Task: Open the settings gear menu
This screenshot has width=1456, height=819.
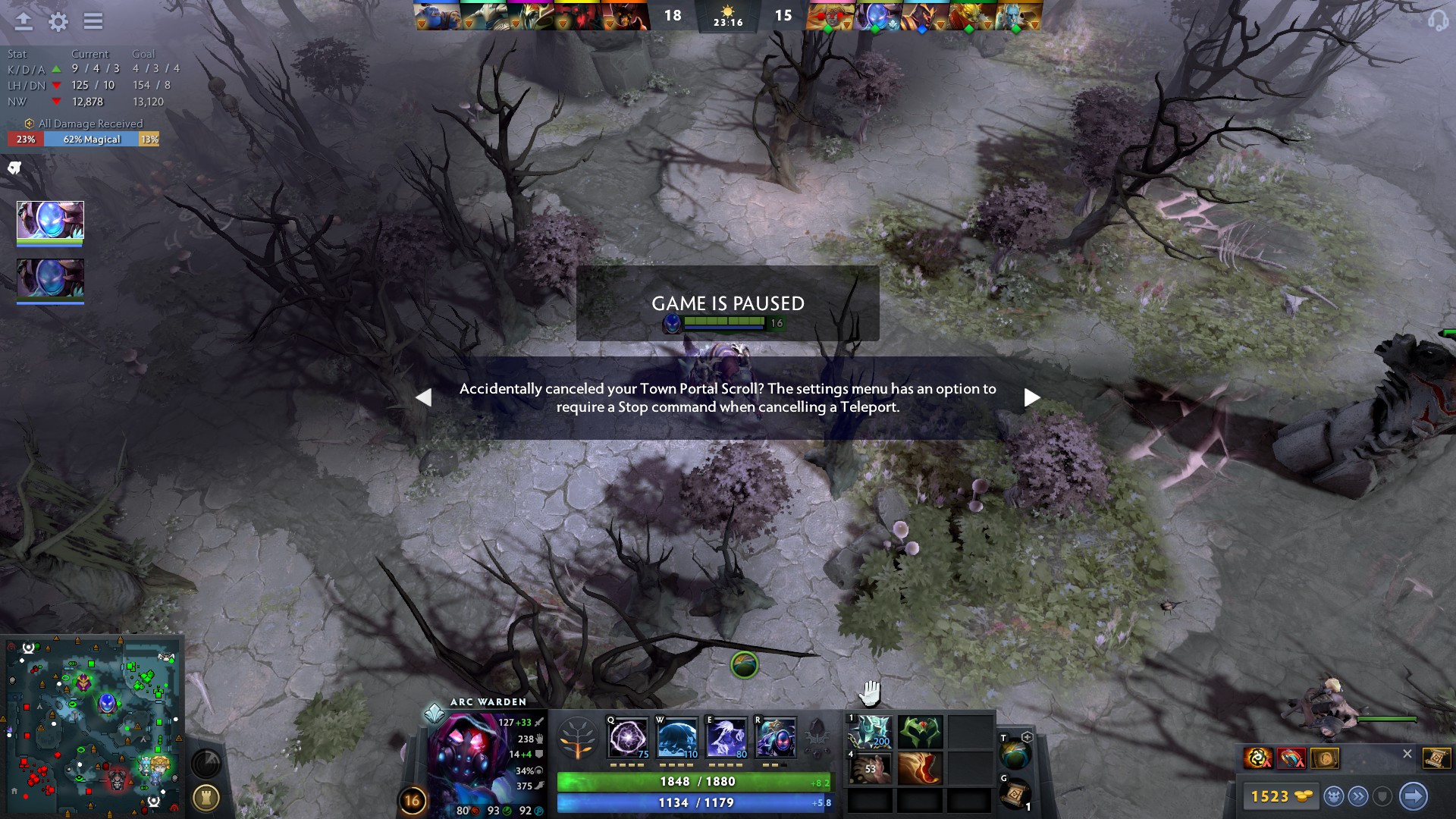Action: 55,22
